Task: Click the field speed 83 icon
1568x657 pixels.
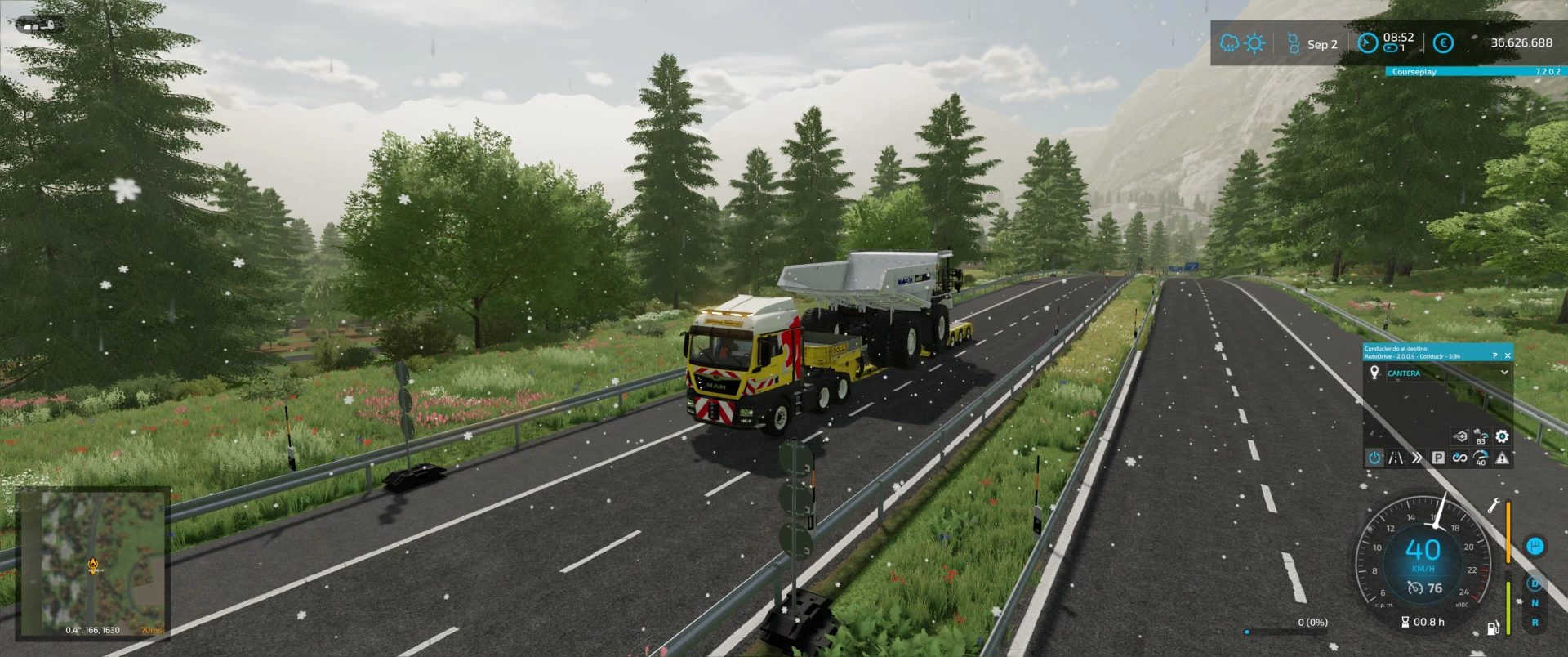Action: (x=1481, y=436)
